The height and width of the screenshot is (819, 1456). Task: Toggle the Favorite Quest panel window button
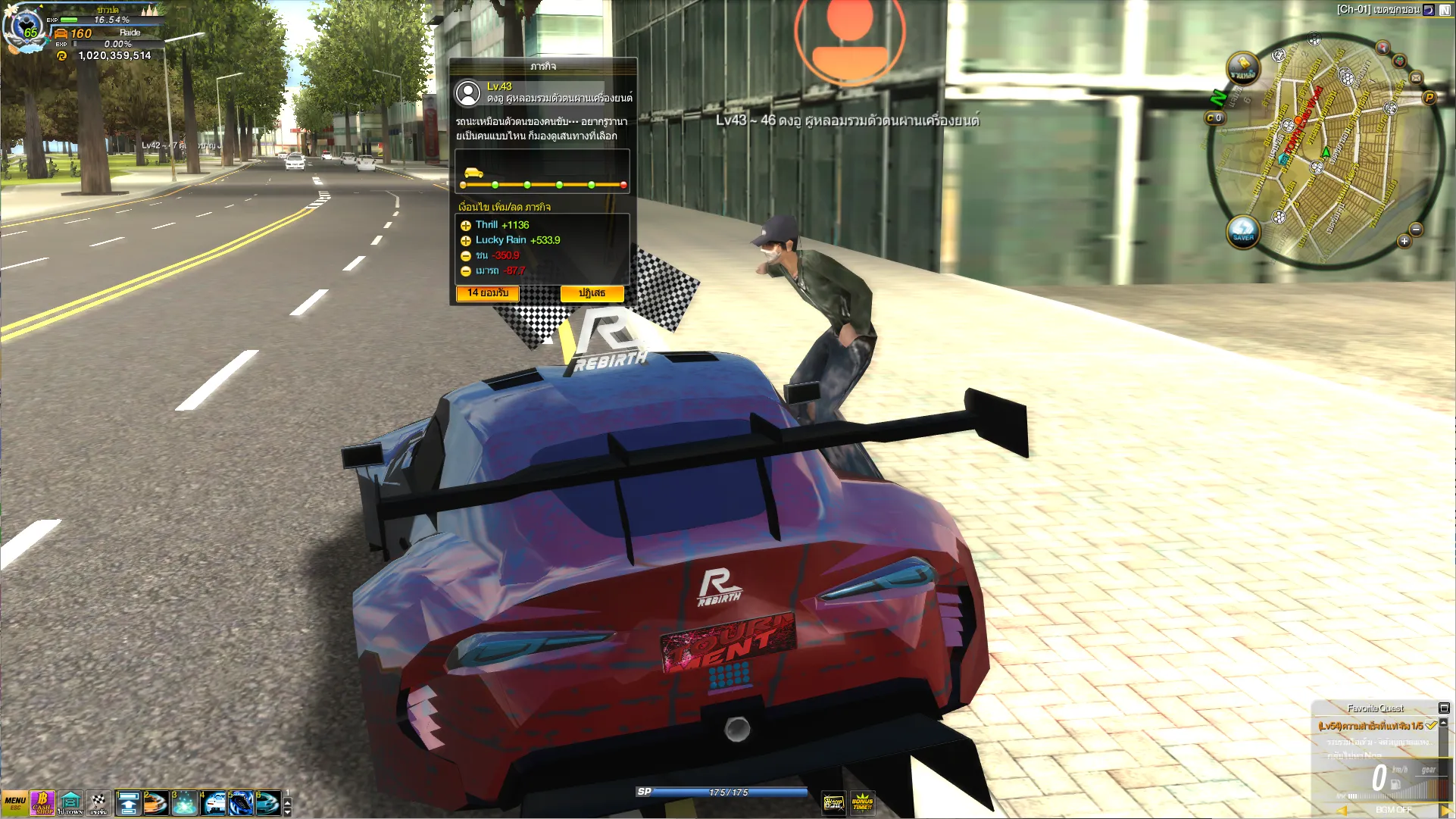pyautogui.click(x=1444, y=708)
